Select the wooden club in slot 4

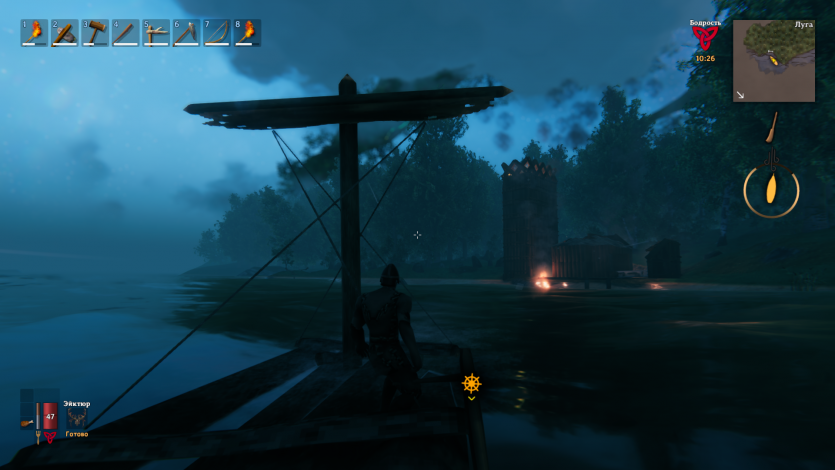pyautogui.click(x=124, y=33)
